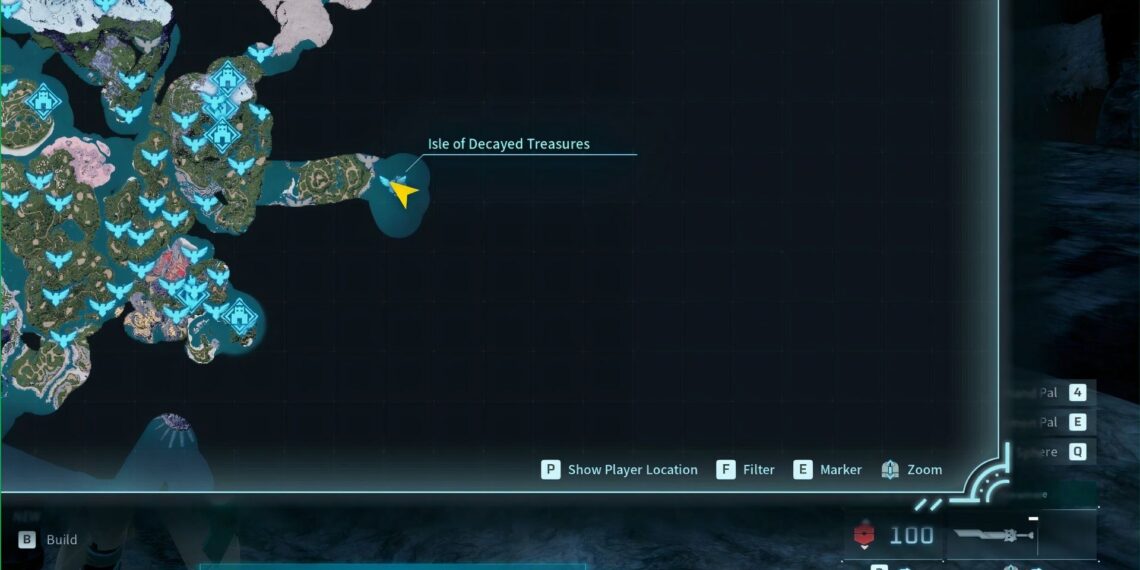
Task: Choose the tower marker on the southeastern coastal tip
Action: (240, 316)
